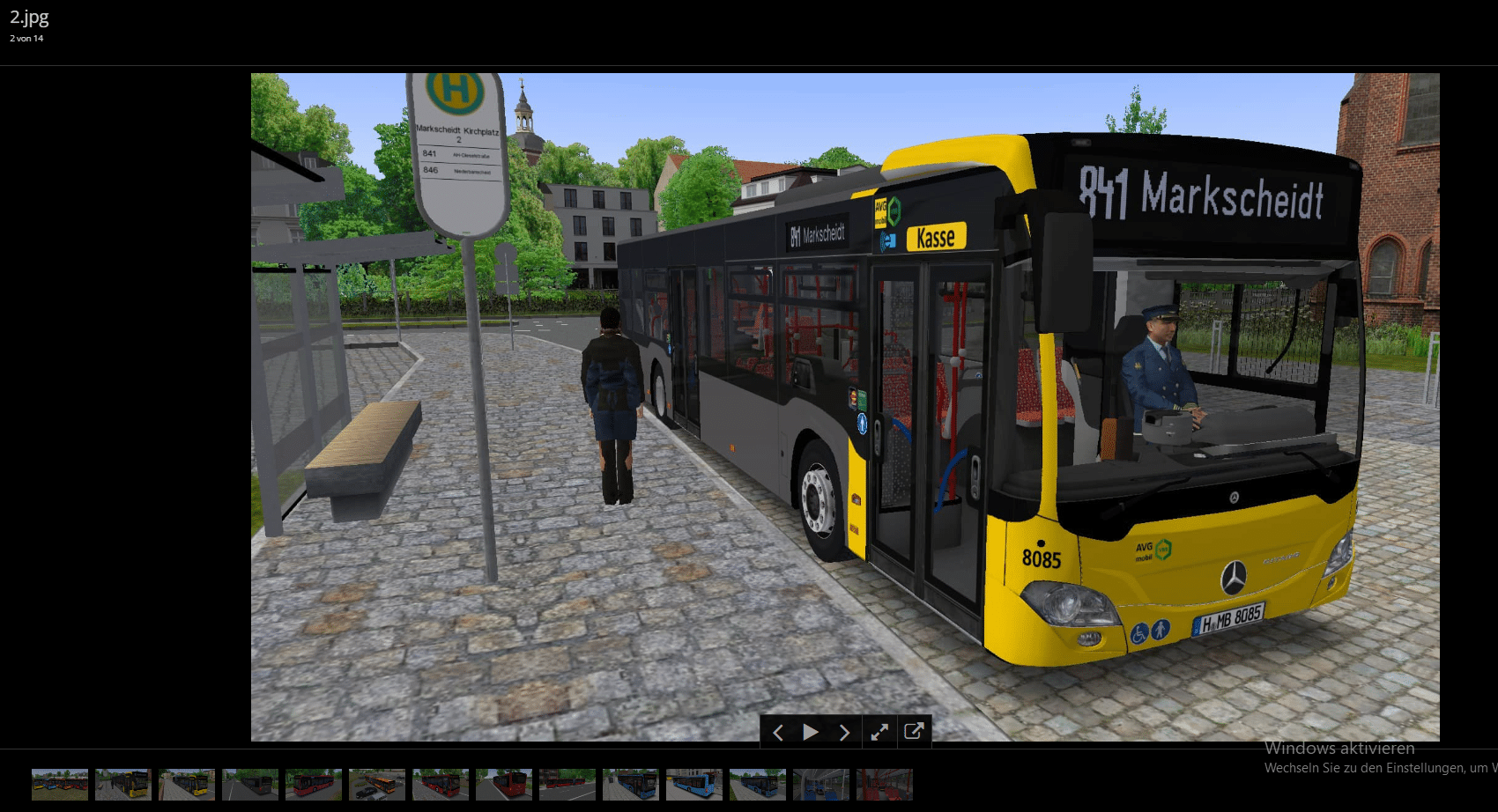This screenshot has height=812, width=1498.
Task: Open the dark grey bus thumbnail
Action: click(250, 784)
